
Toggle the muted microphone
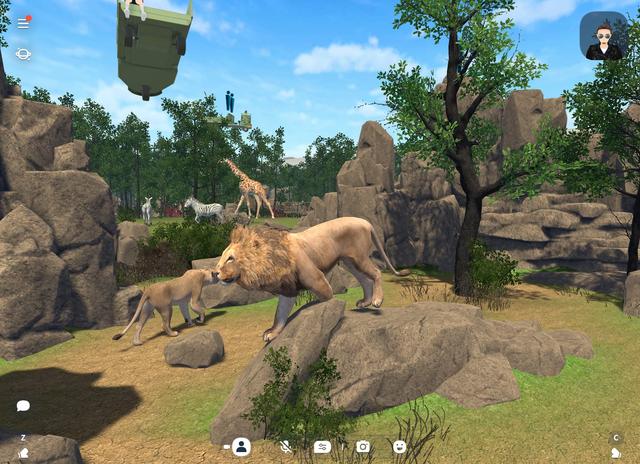tap(285, 447)
